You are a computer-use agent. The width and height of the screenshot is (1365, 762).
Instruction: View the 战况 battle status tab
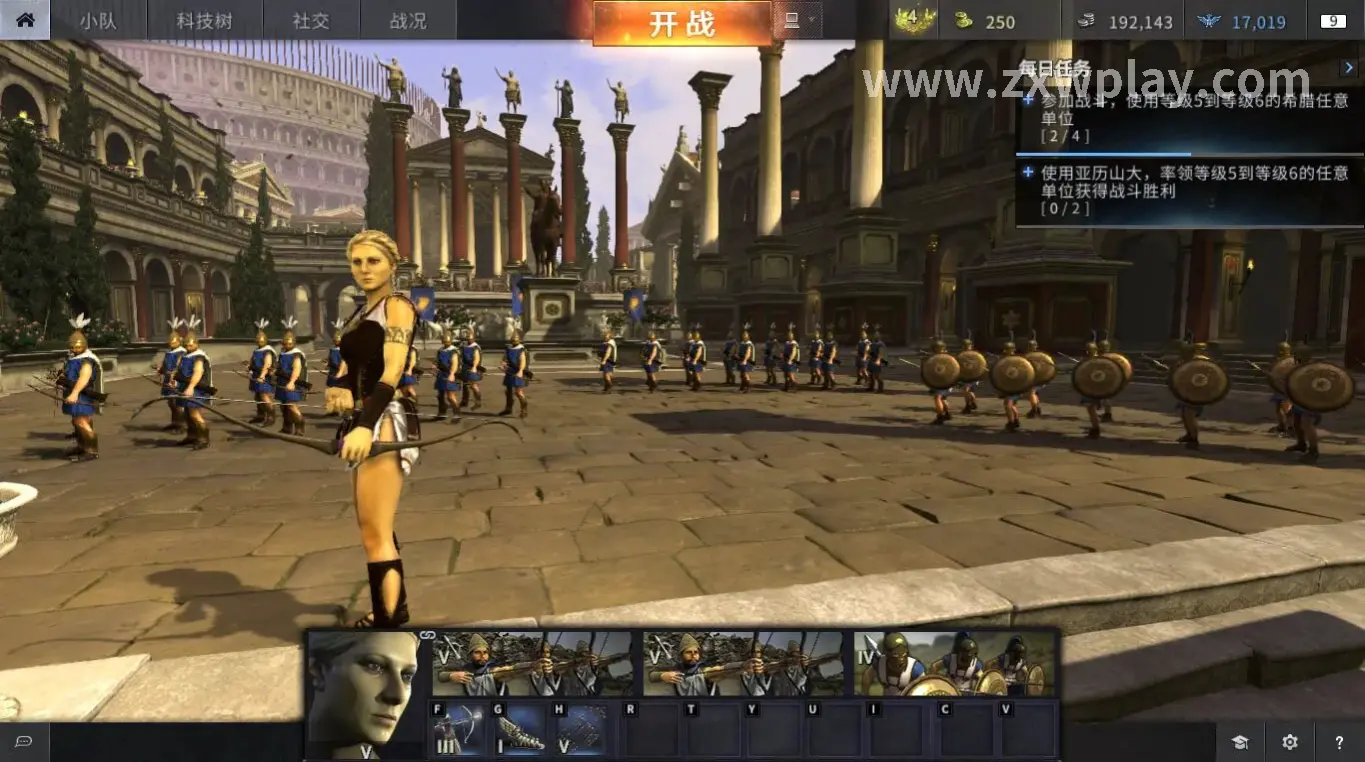point(407,21)
